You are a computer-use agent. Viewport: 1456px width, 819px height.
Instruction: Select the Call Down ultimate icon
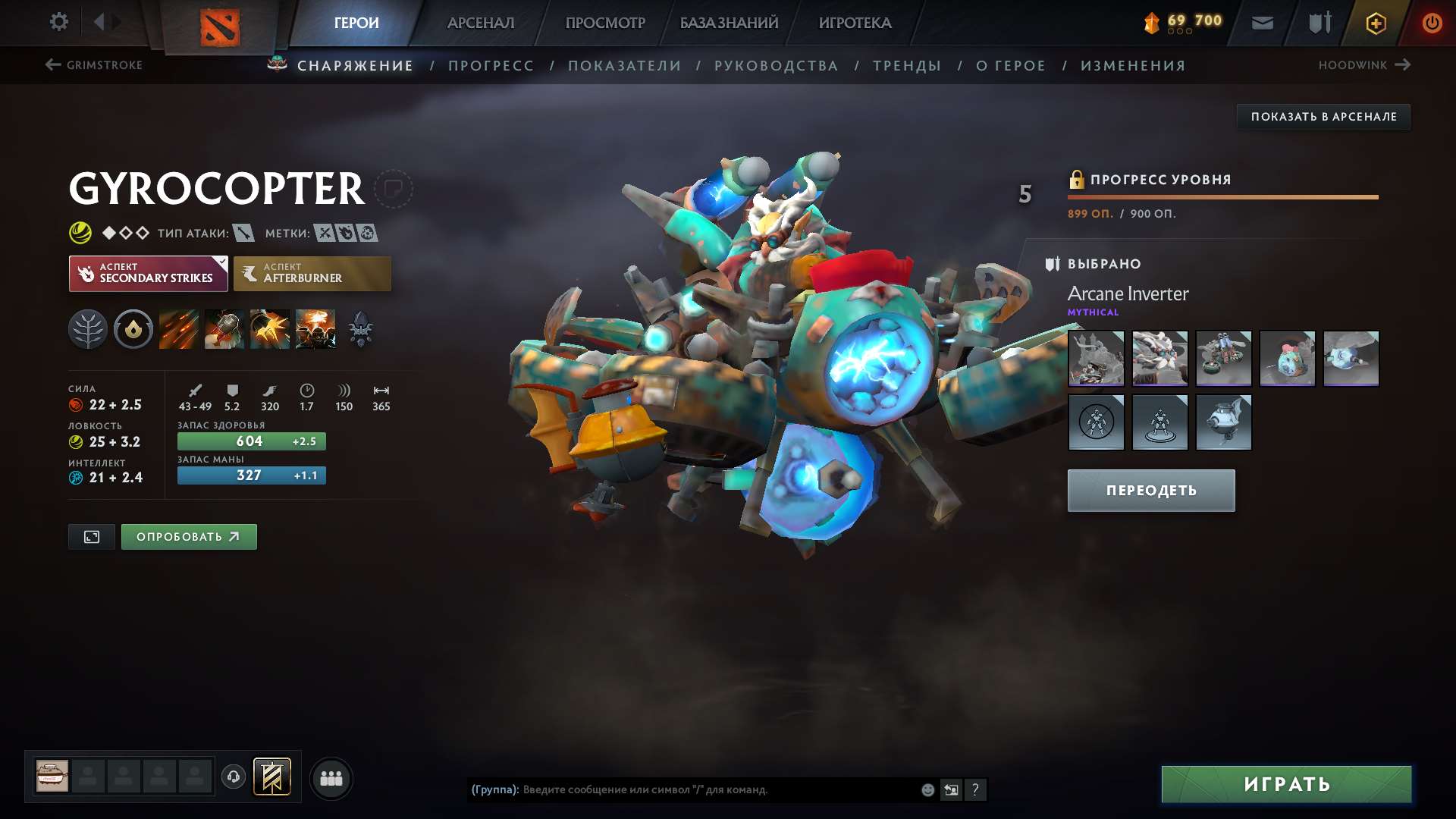315,328
